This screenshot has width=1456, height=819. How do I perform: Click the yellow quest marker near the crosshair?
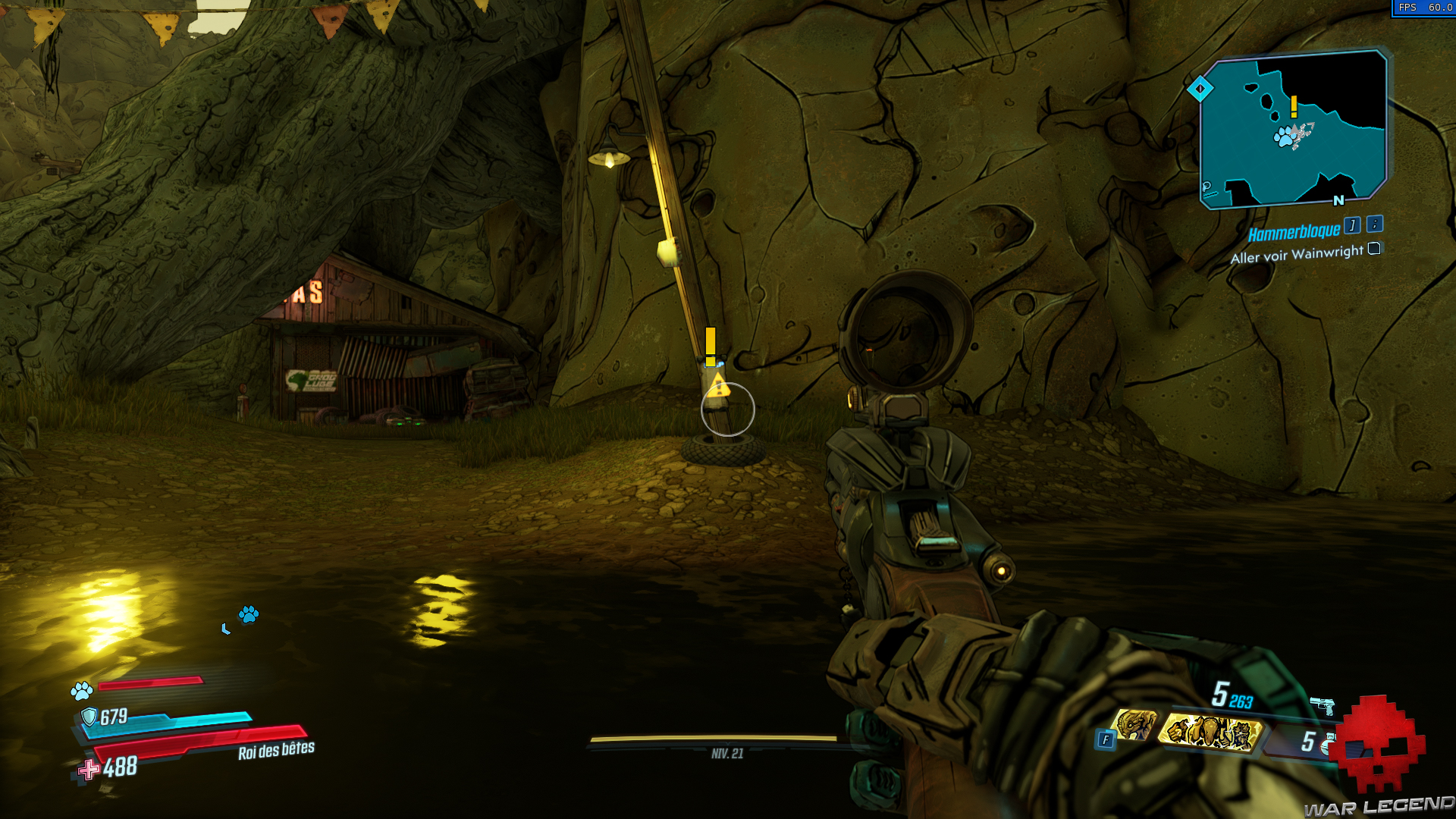point(711,345)
